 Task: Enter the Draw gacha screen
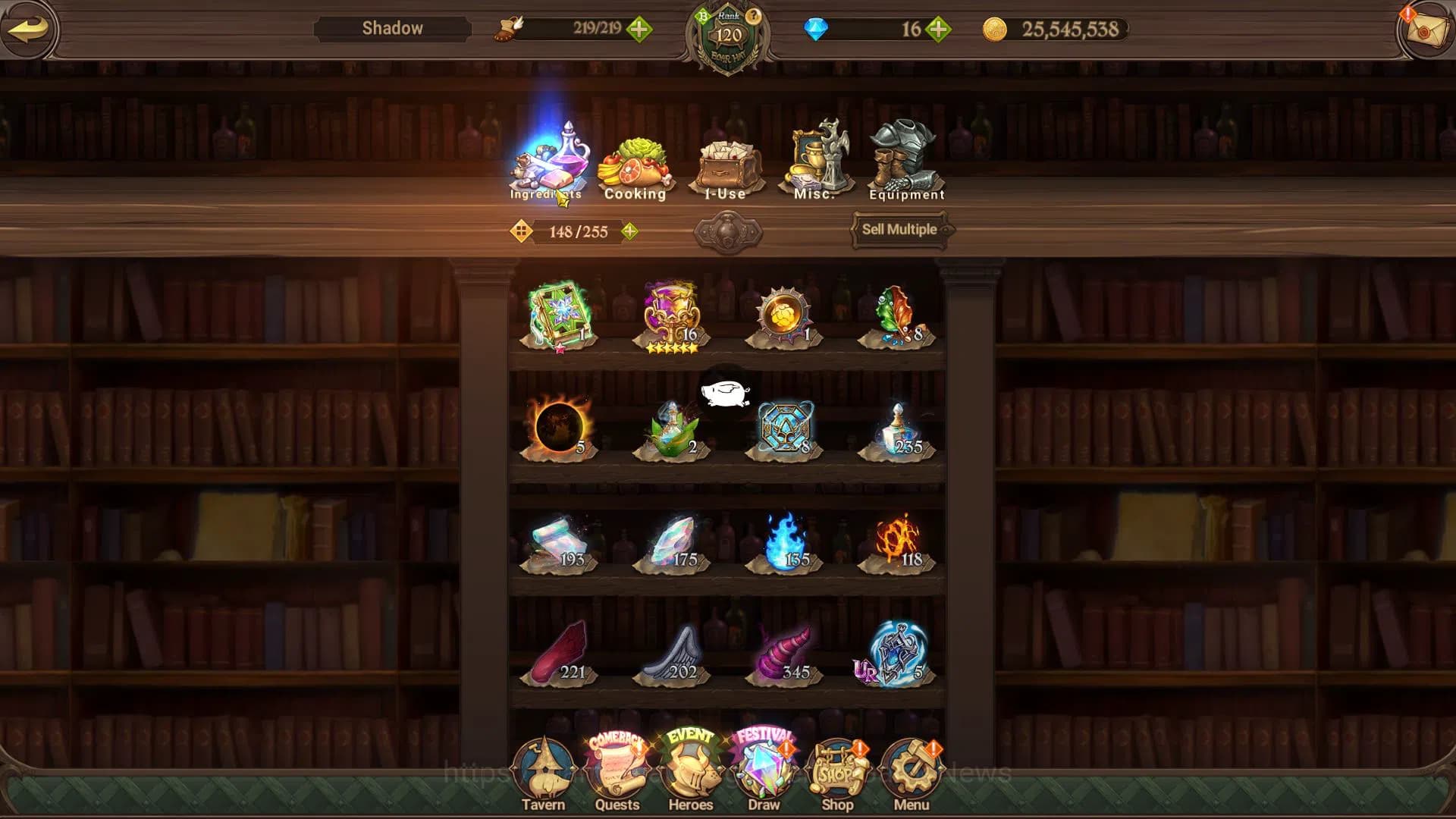pos(764,773)
